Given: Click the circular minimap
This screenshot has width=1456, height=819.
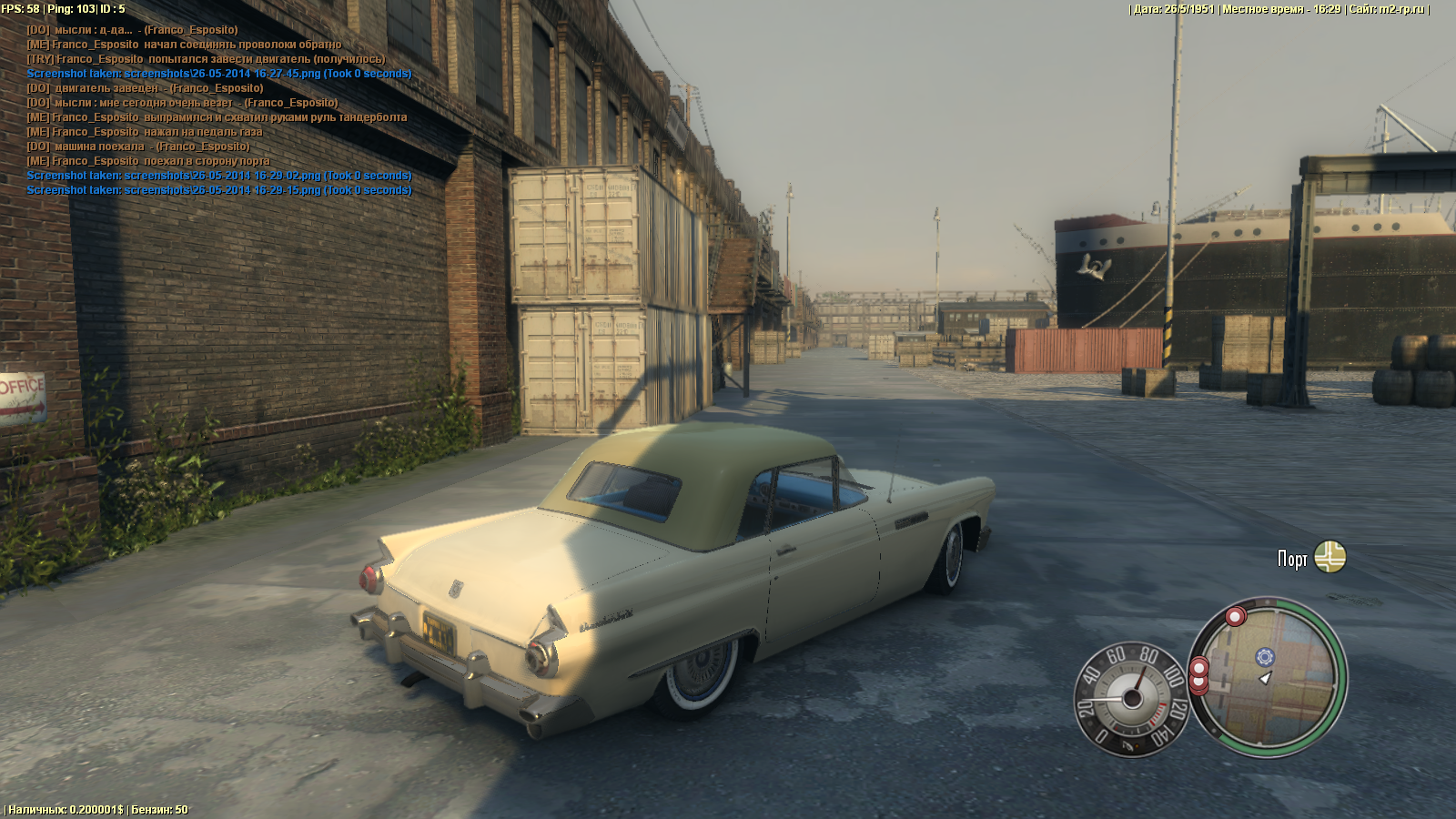Looking at the screenshot, I should click(1268, 676).
